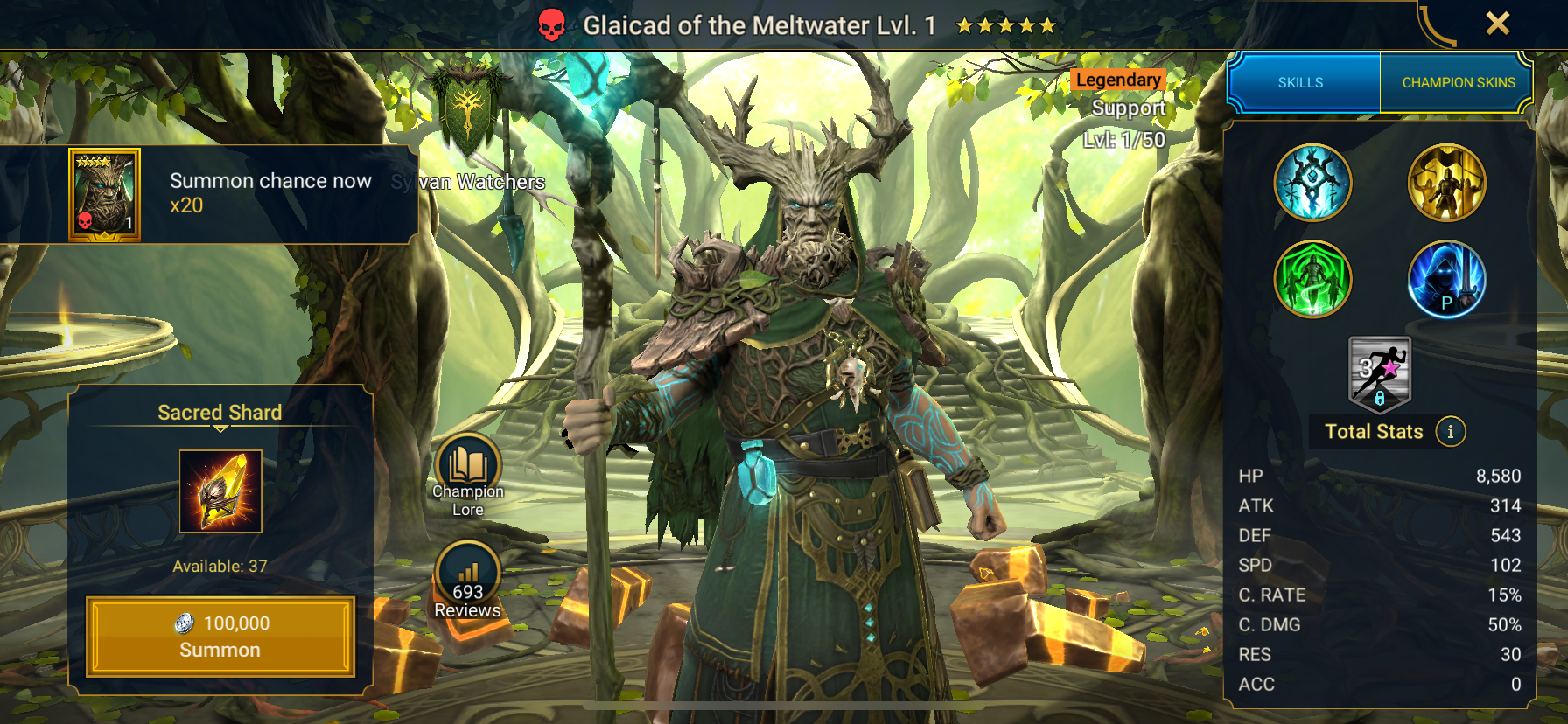
Task: Tap Glaicad's champion portrait thumbnail
Action: [104, 194]
